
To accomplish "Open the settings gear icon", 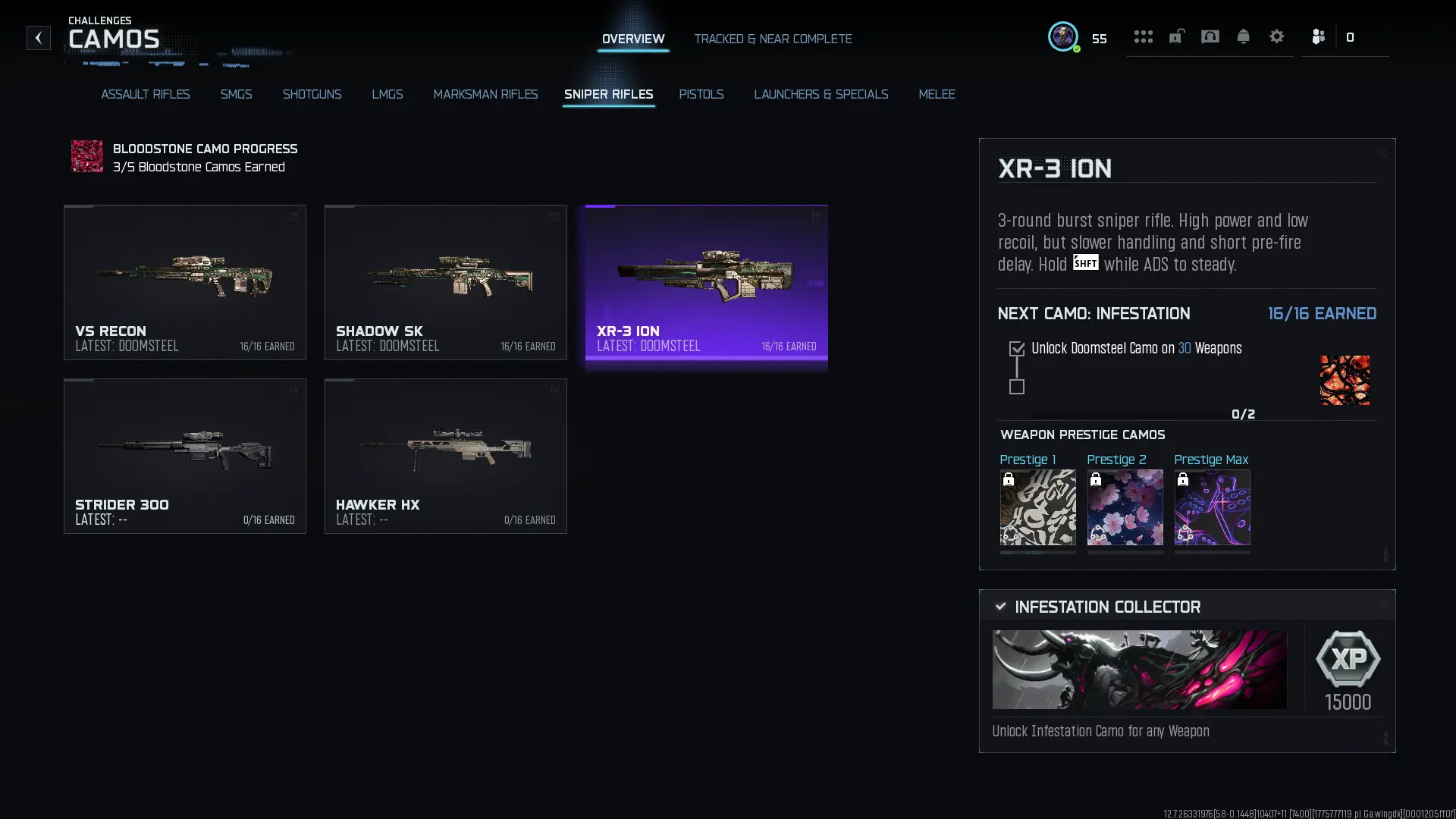I will 1276,36.
